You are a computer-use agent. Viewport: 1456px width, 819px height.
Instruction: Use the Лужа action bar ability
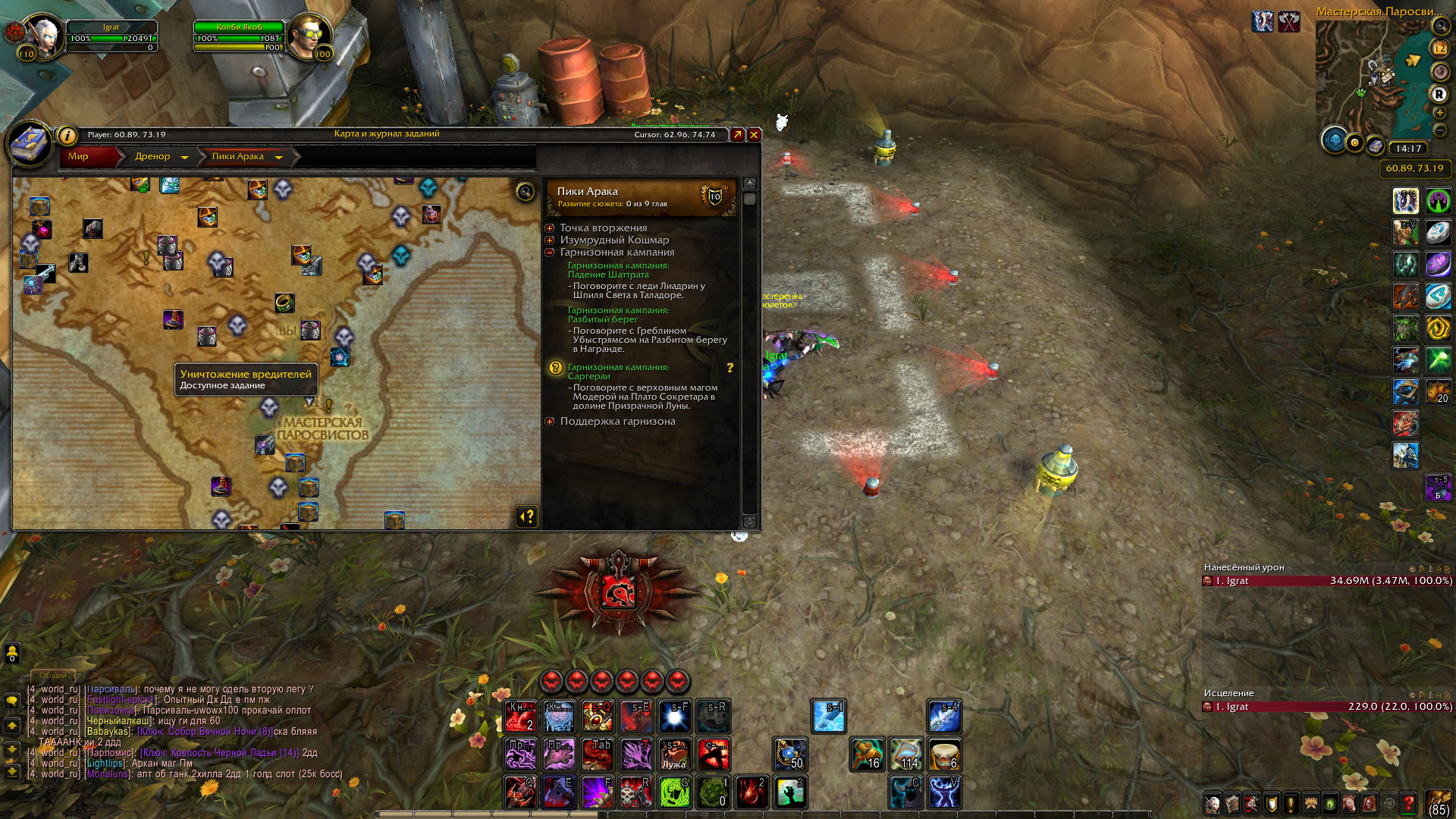(x=674, y=754)
